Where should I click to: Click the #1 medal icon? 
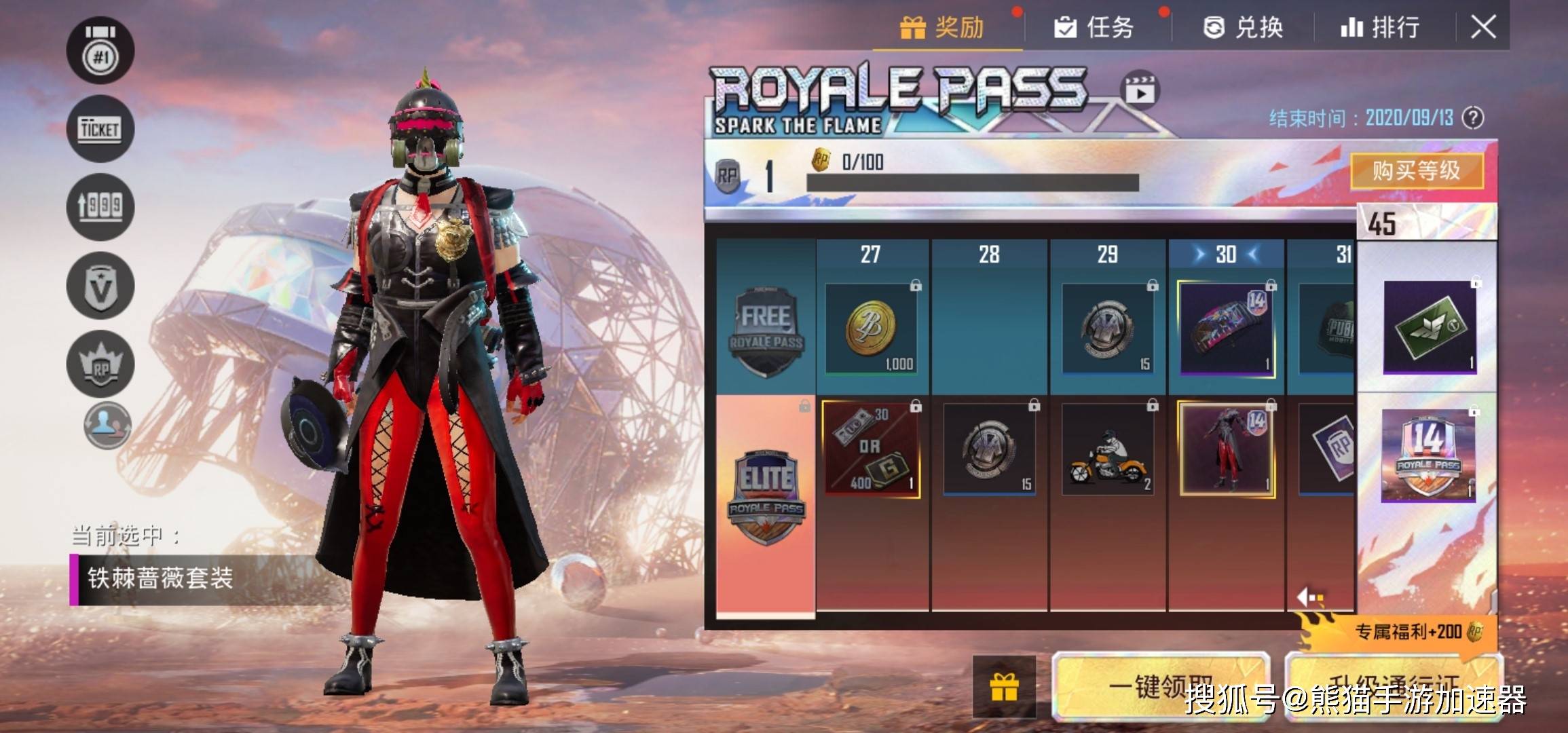(100, 51)
